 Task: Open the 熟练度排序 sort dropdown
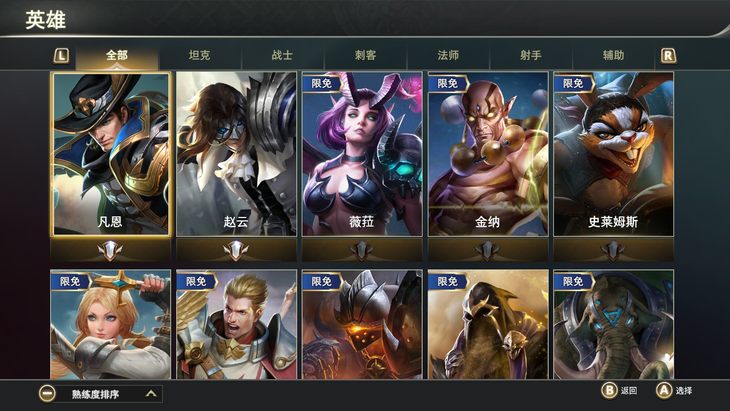[x=100, y=394]
